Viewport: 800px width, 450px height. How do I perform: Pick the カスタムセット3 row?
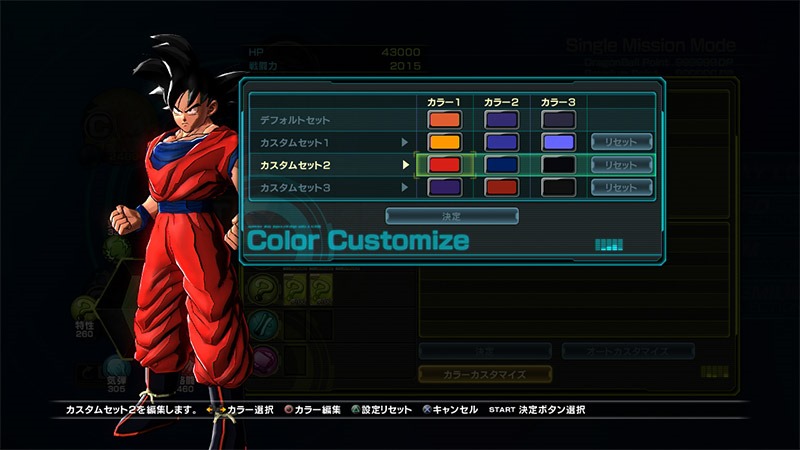[301, 187]
